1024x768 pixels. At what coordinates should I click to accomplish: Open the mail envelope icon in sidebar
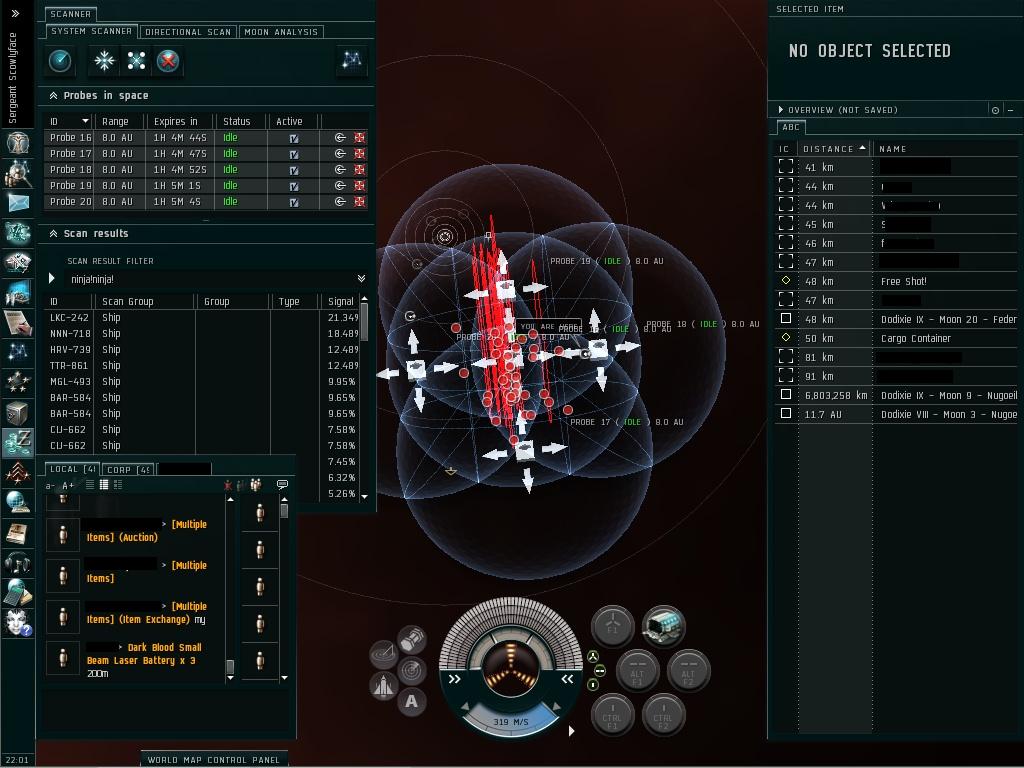point(18,202)
